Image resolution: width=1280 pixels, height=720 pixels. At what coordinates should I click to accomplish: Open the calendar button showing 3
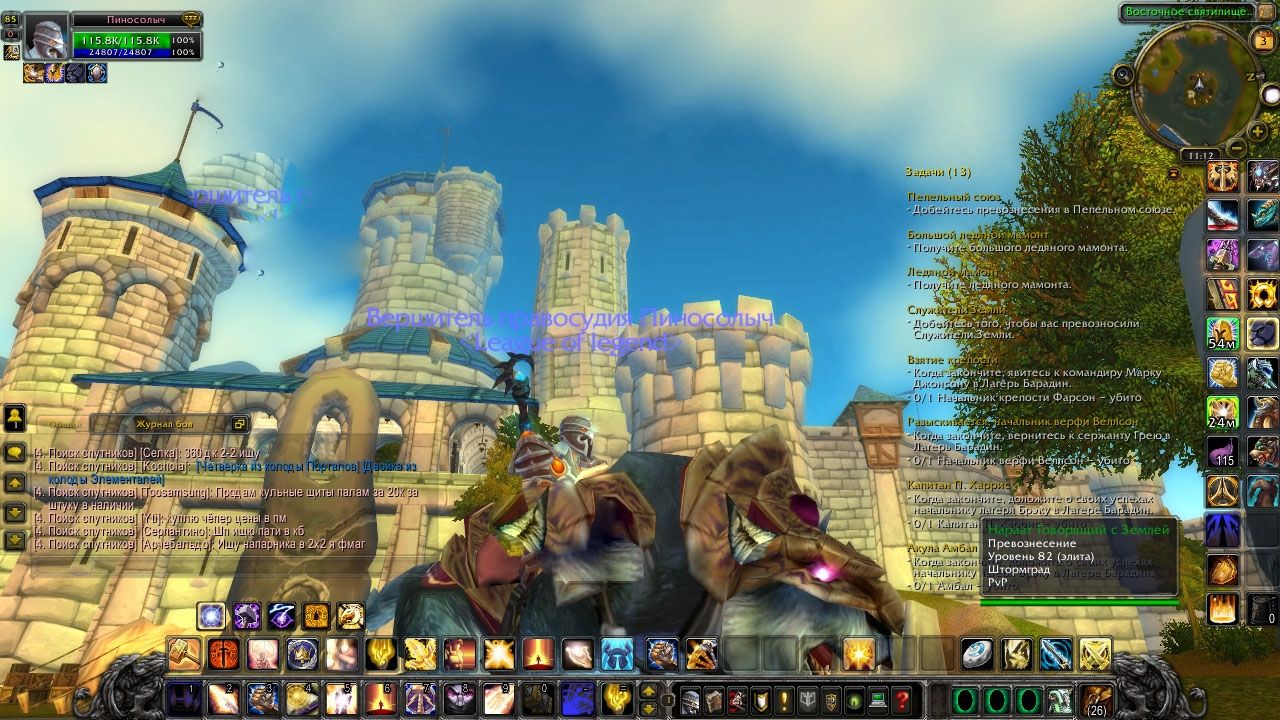pos(1262,41)
